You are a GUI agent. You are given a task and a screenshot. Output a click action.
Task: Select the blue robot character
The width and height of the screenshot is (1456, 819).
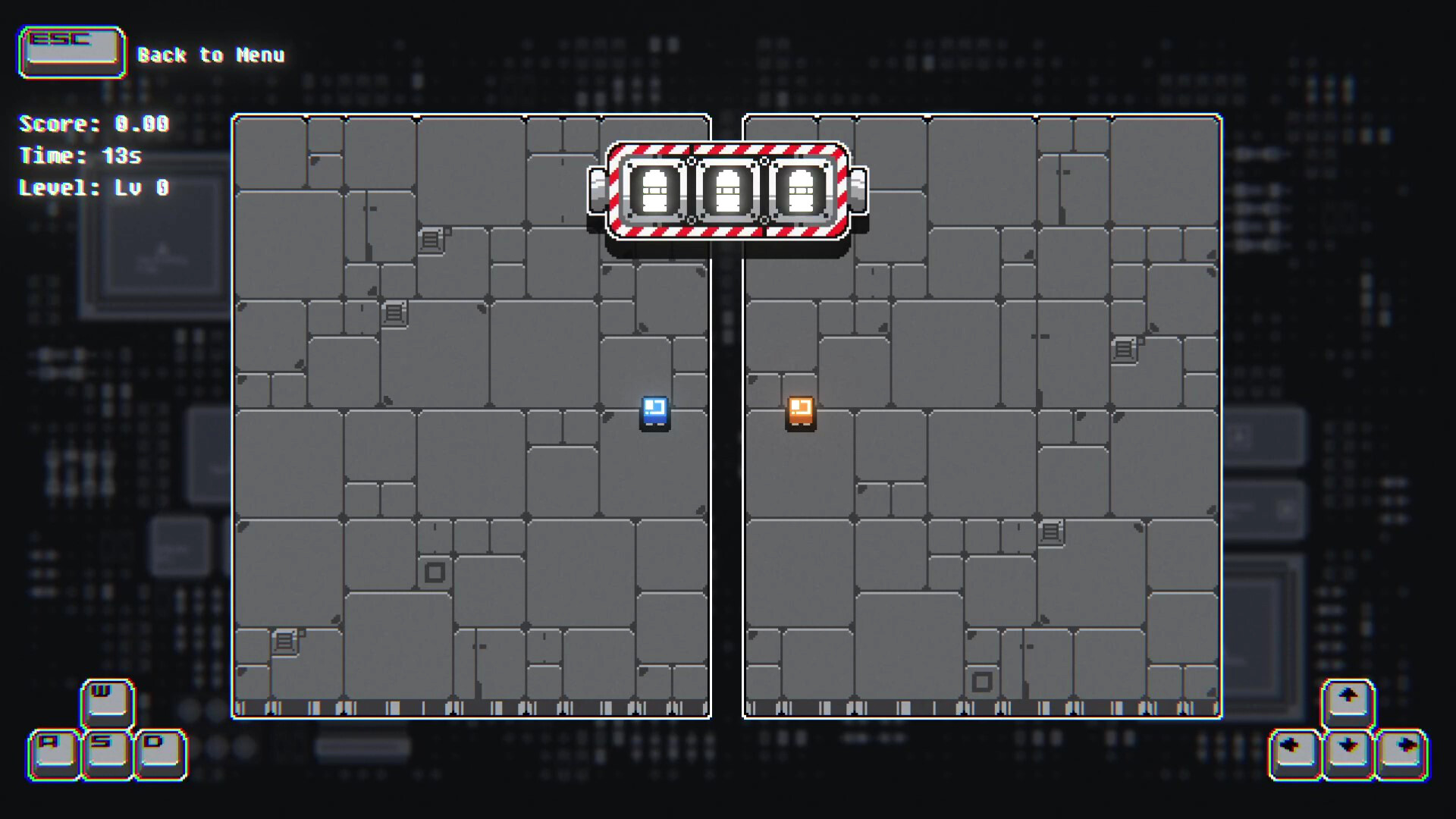[654, 415]
